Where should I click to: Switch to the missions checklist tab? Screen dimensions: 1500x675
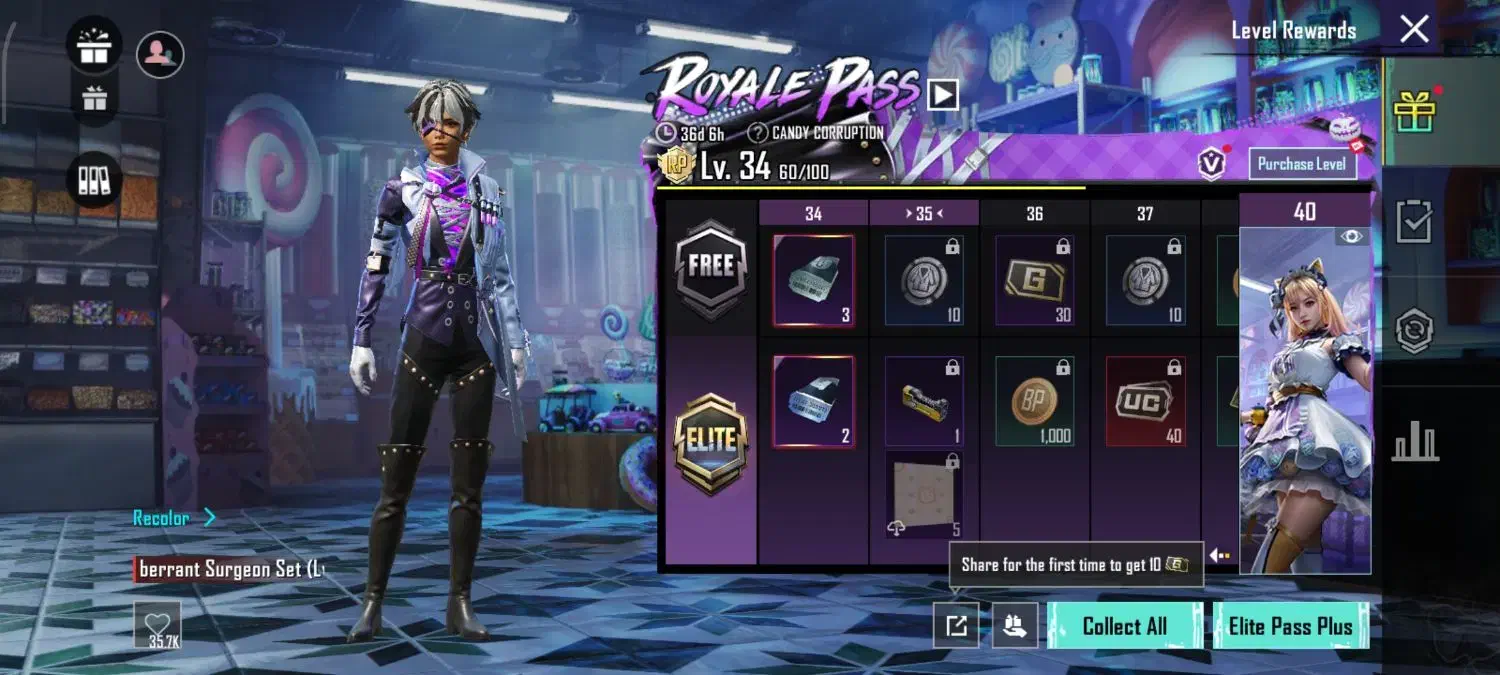point(1415,222)
